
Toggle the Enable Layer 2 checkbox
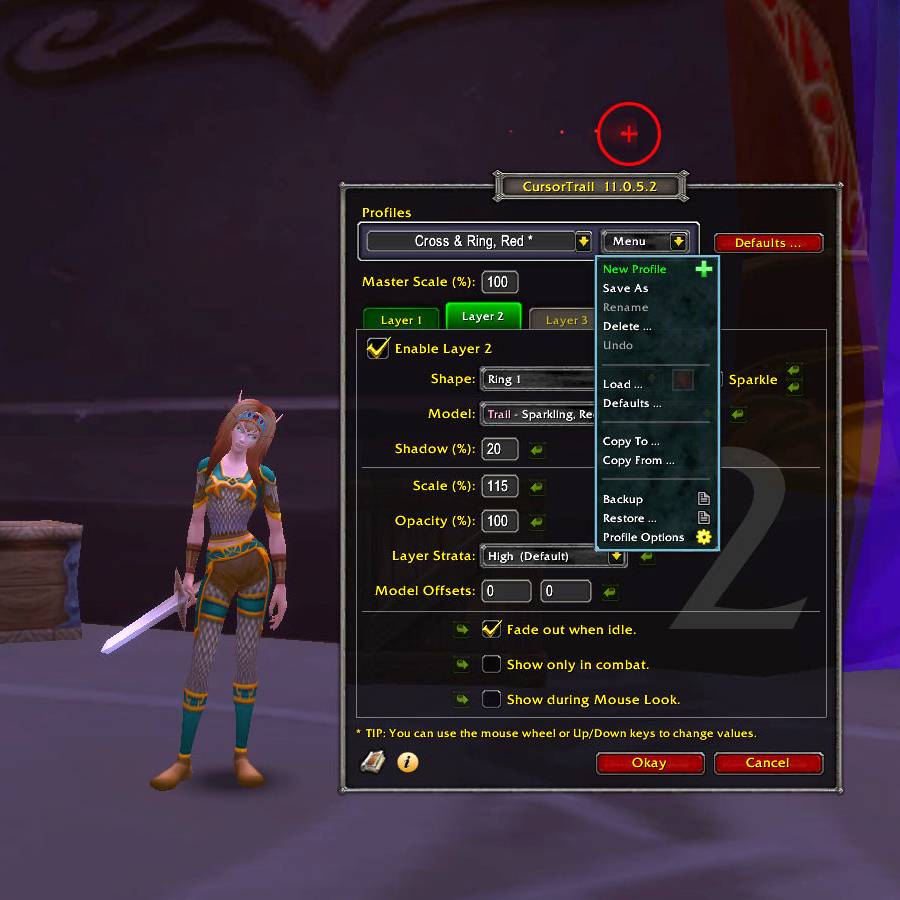(378, 348)
